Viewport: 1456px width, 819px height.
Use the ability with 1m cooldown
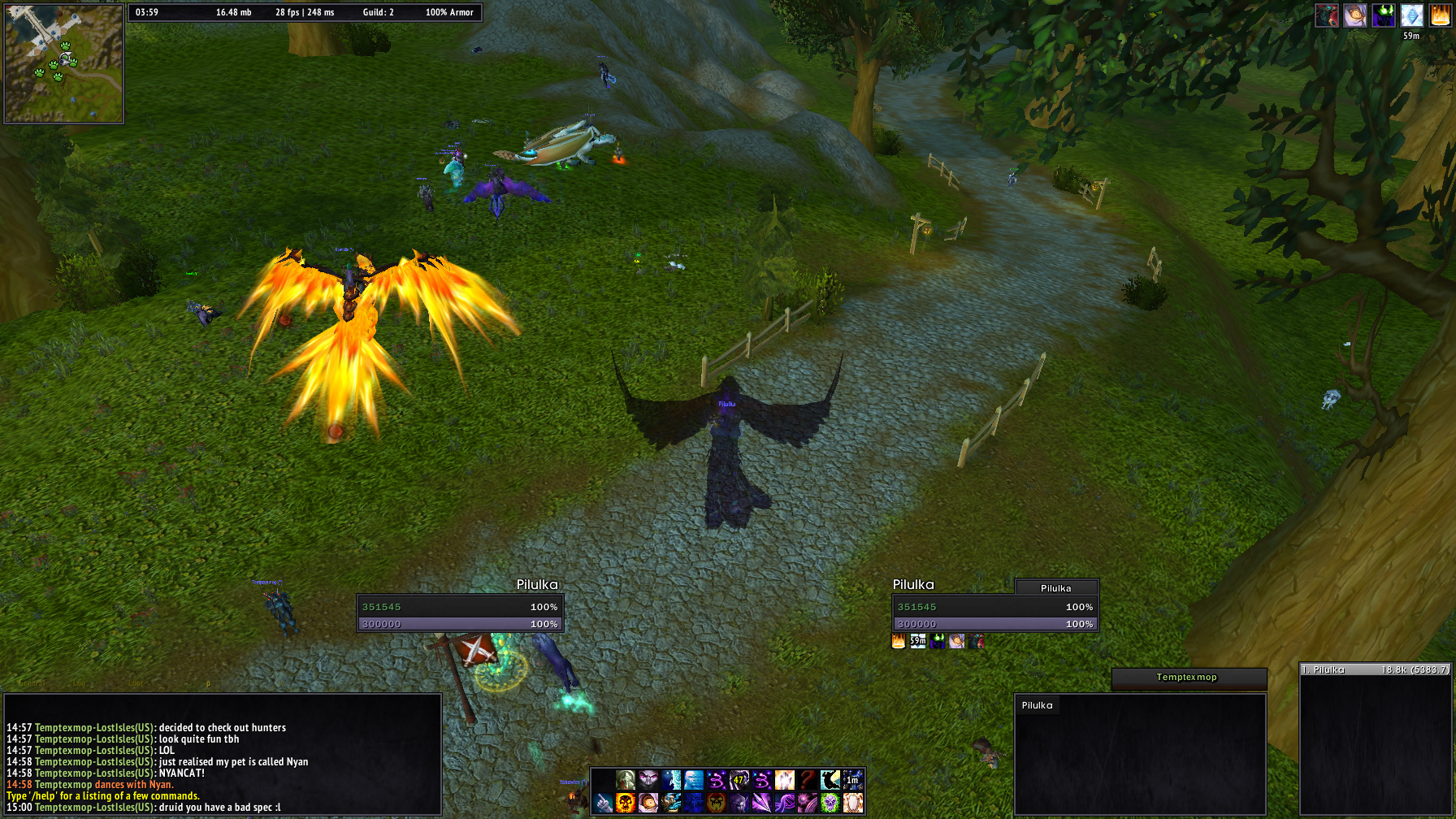pos(852,781)
